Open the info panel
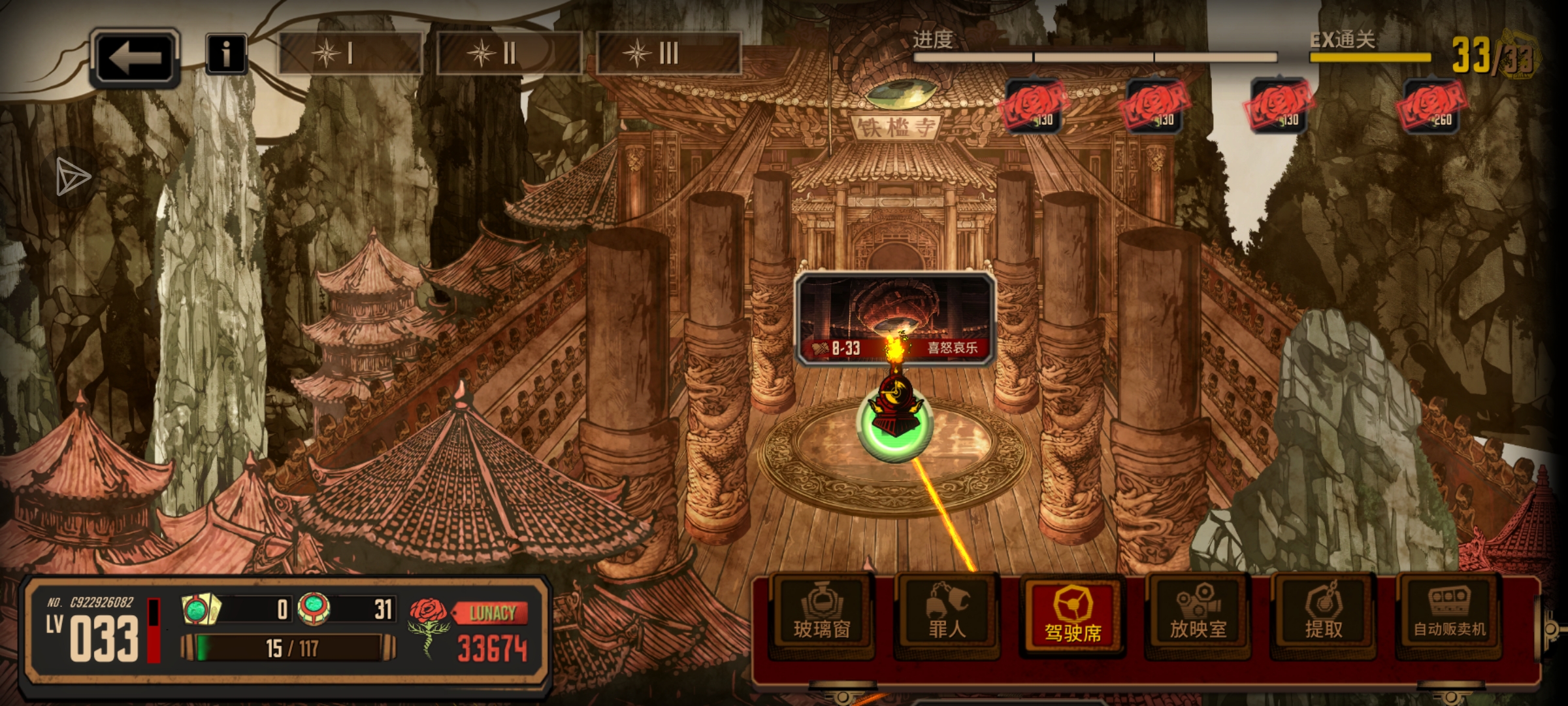The image size is (1568, 706). click(x=225, y=54)
